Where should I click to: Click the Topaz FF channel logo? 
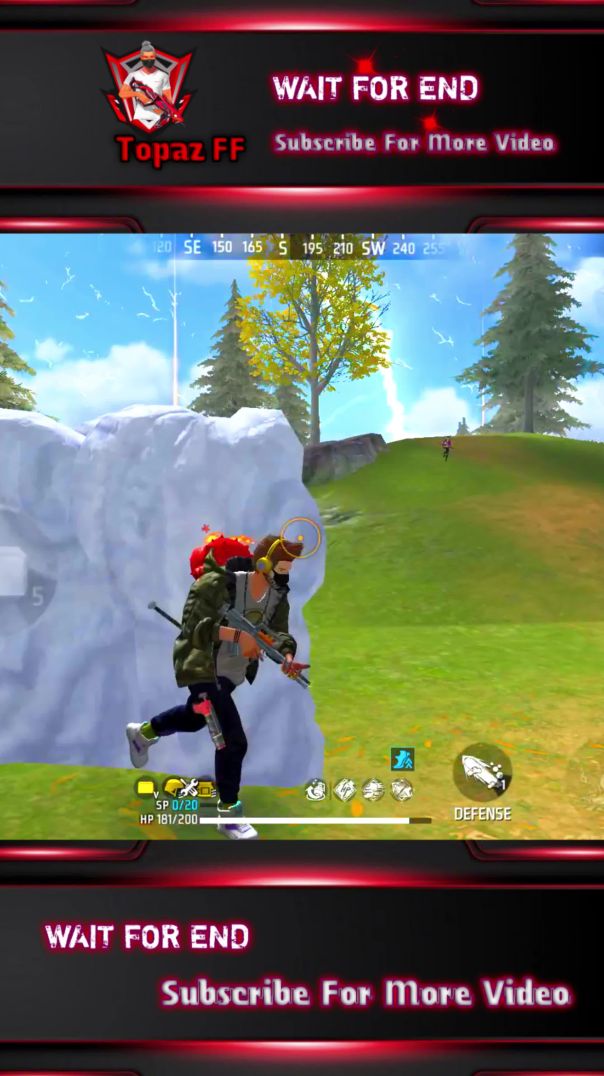tap(150, 92)
